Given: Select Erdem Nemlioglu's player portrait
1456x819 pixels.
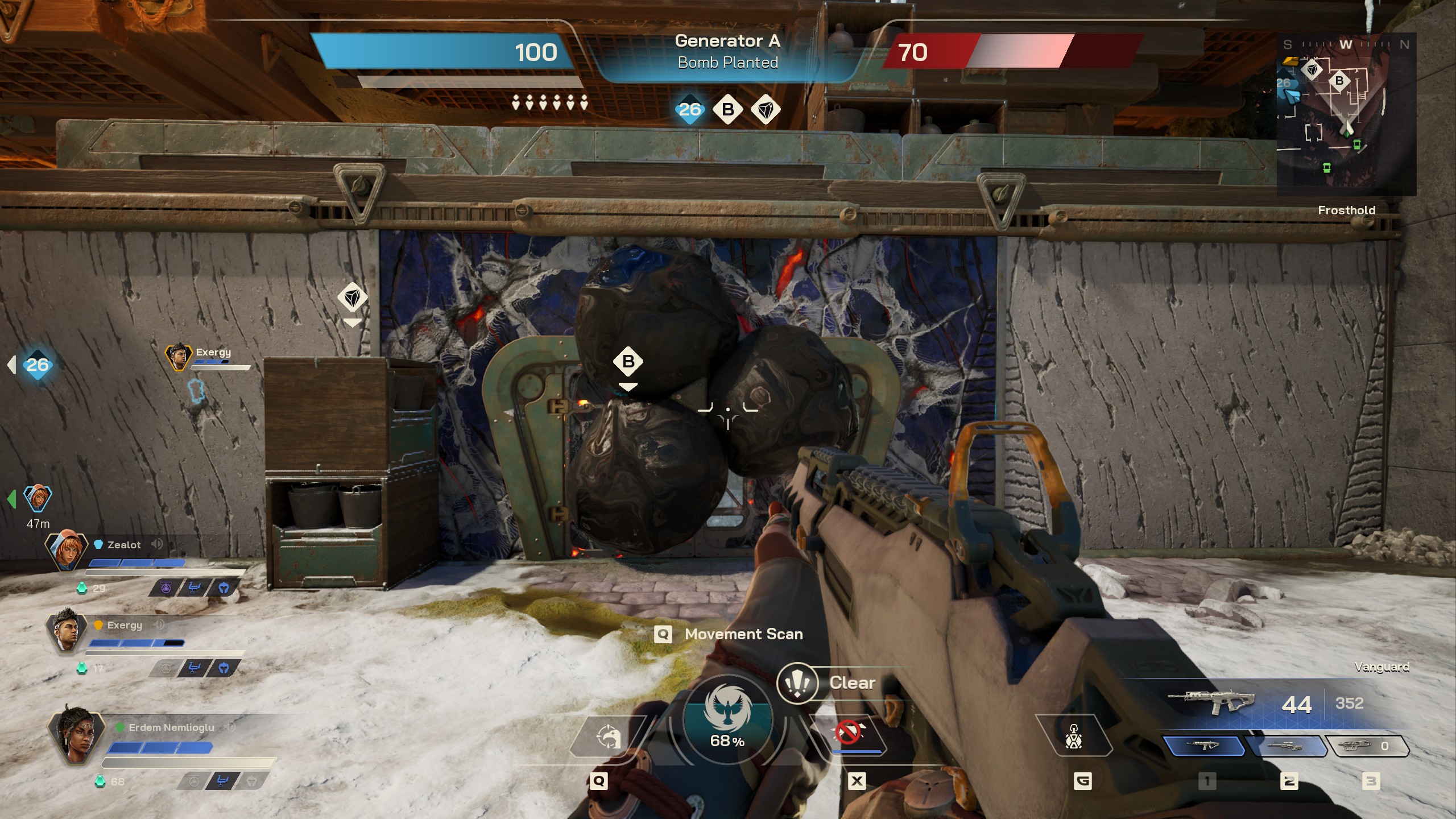Looking at the screenshot, I should [76, 733].
